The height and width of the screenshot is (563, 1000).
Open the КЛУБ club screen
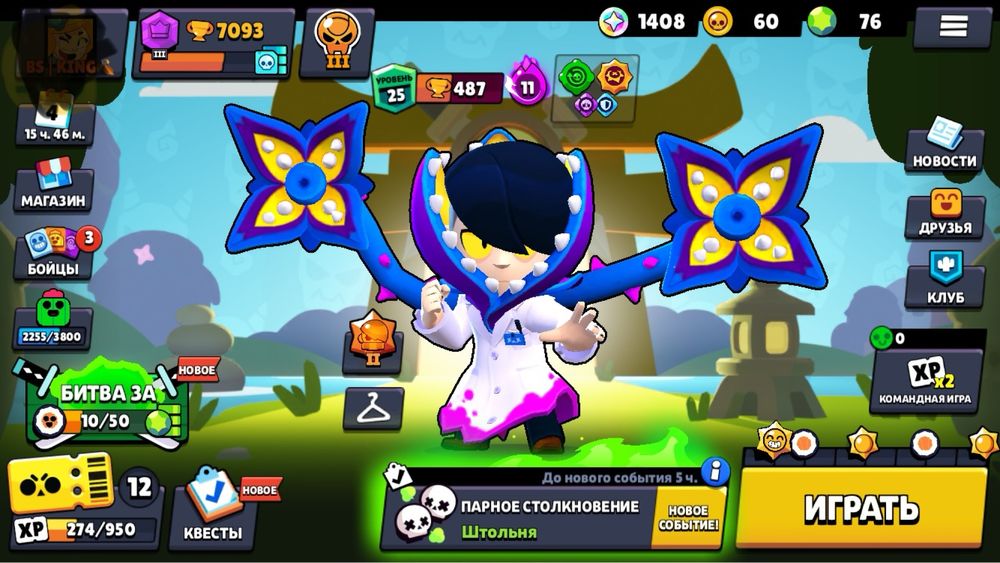944,280
